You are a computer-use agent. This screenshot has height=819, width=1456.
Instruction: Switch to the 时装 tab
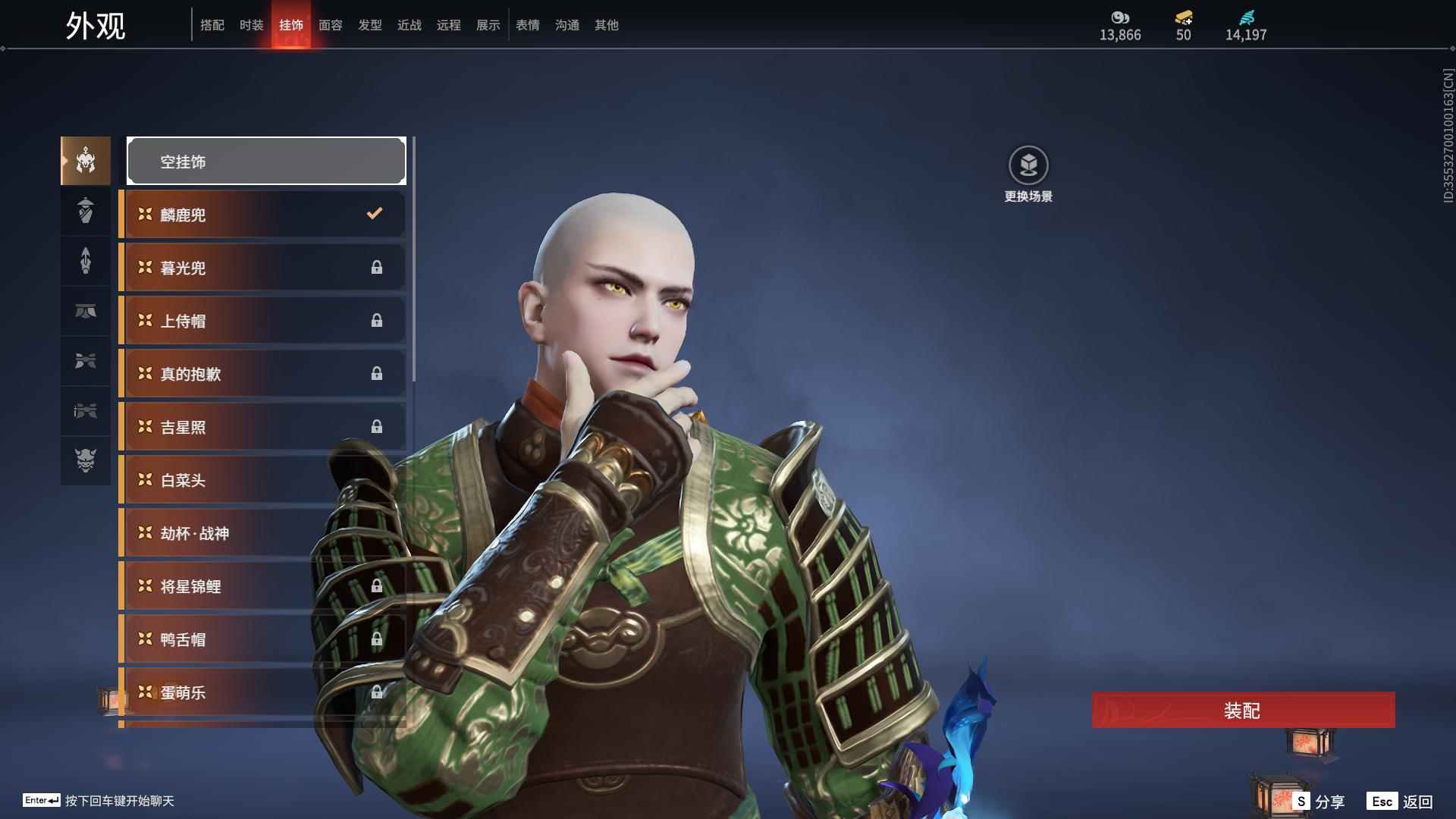(251, 25)
